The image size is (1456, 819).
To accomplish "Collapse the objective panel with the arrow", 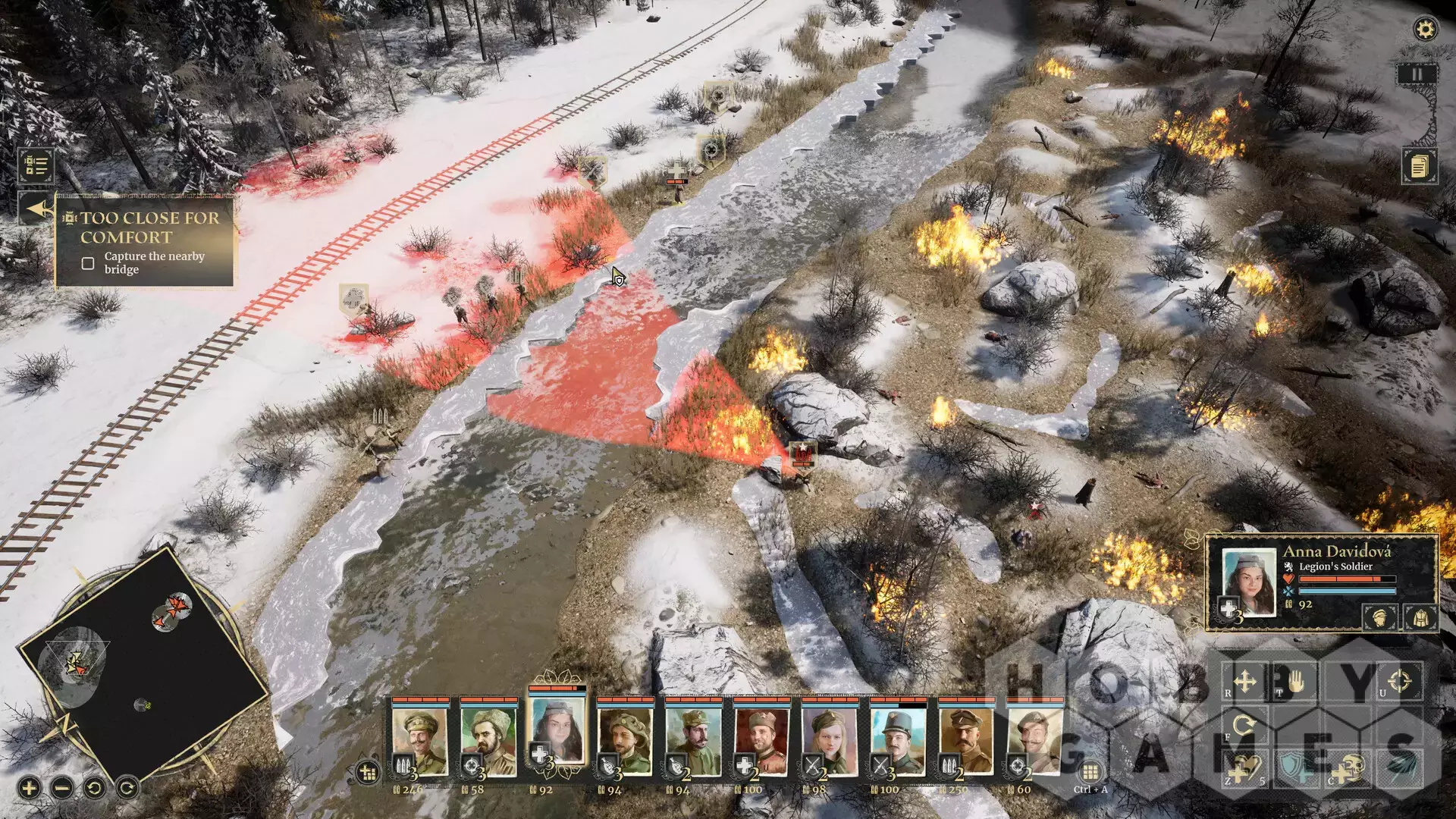I will point(36,209).
